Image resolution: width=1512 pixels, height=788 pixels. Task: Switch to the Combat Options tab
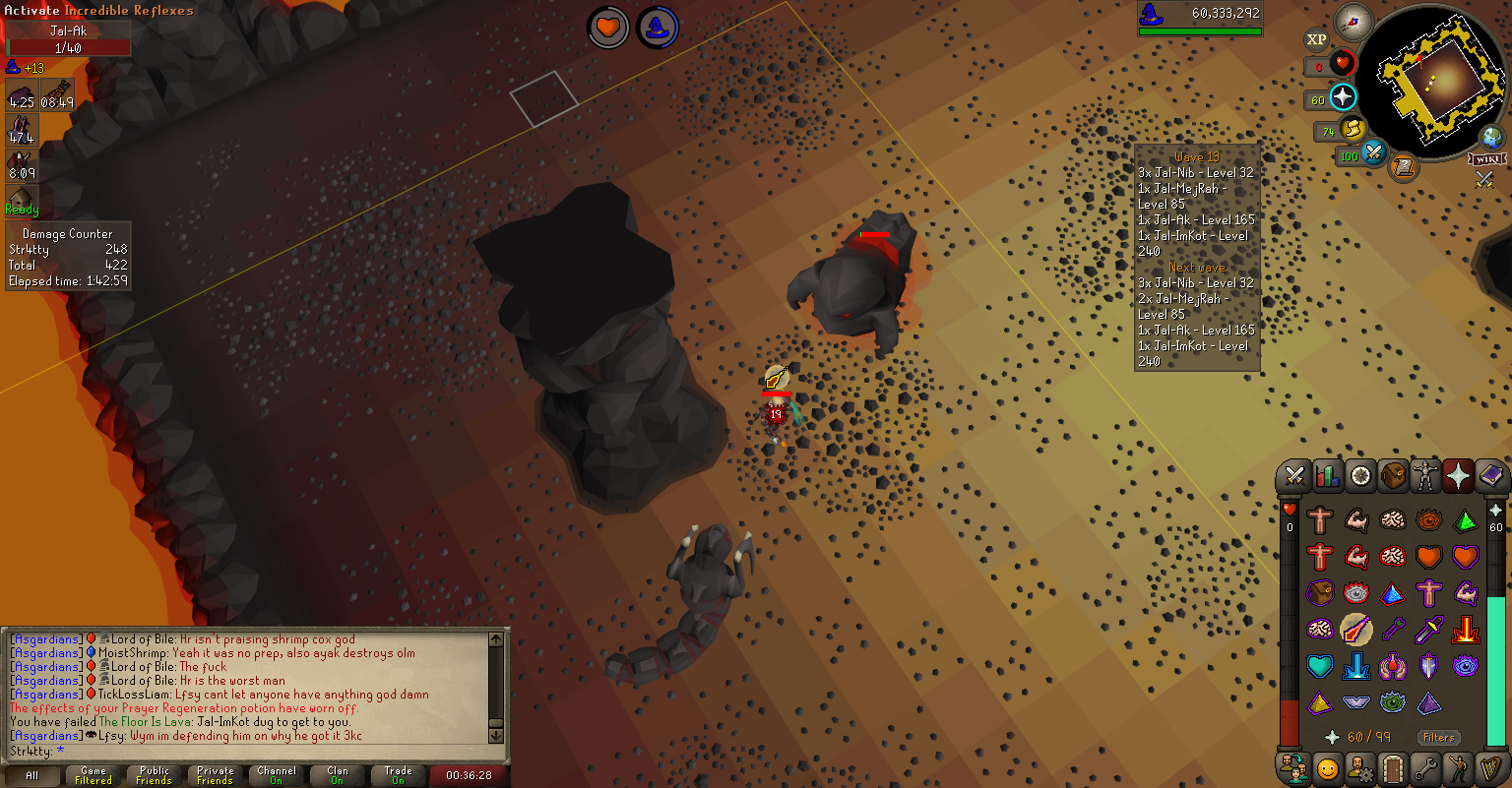(1294, 476)
